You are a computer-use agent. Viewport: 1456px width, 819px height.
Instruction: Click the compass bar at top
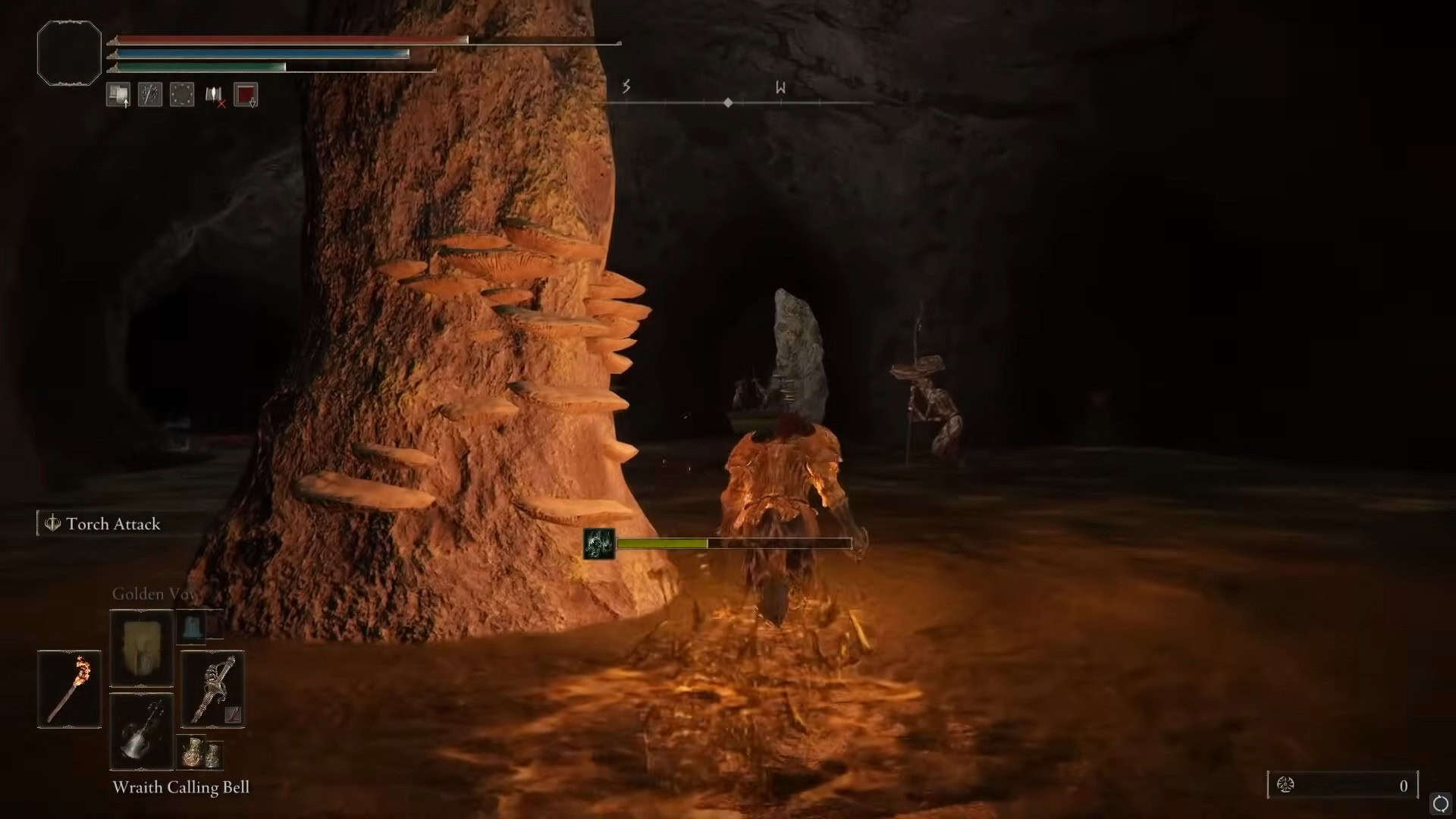pyautogui.click(x=728, y=102)
